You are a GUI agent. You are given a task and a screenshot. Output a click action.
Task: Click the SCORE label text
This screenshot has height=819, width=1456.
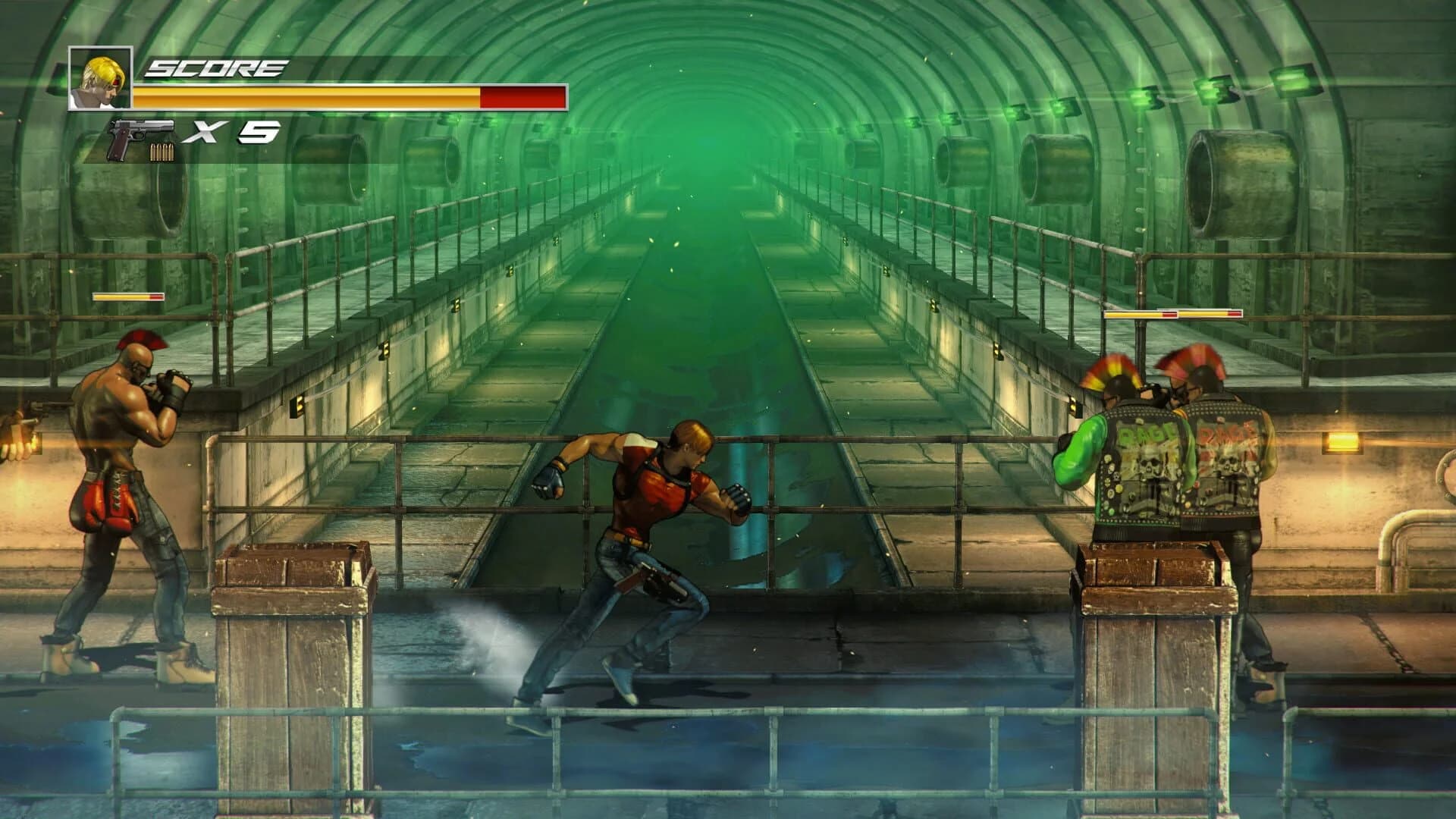pyautogui.click(x=216, y=67)
